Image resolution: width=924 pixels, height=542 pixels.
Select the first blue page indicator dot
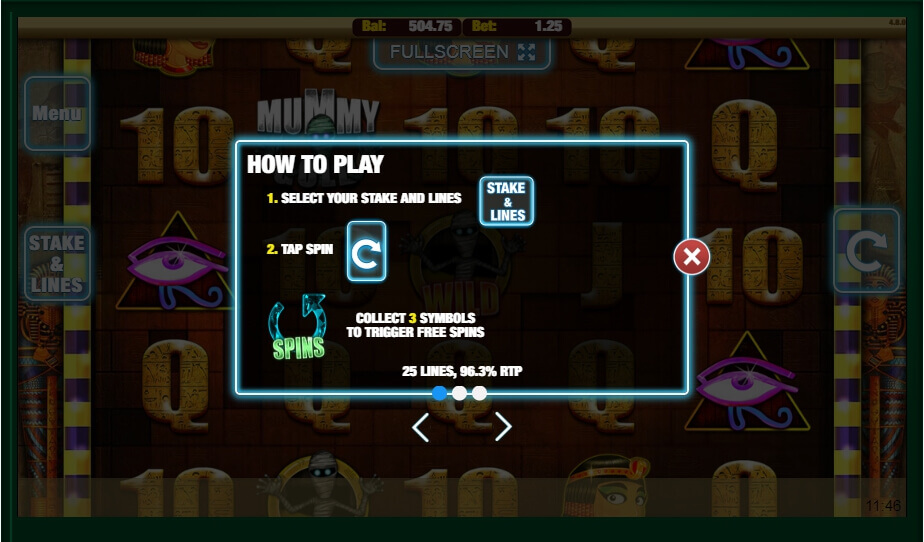[439, 393]
